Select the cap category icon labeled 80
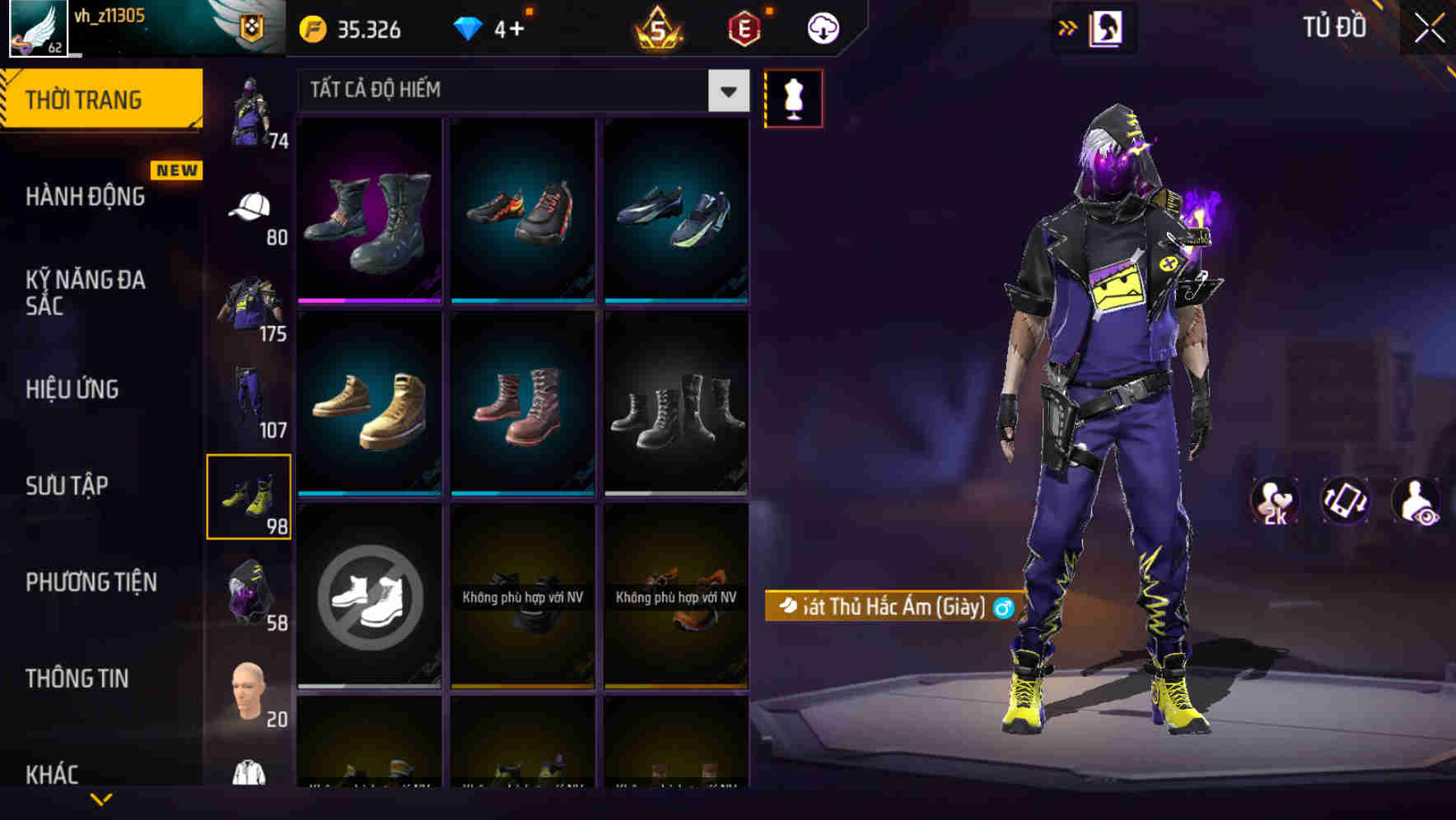This screenshot has height=820, width=1456. click(x=250, y=206)
